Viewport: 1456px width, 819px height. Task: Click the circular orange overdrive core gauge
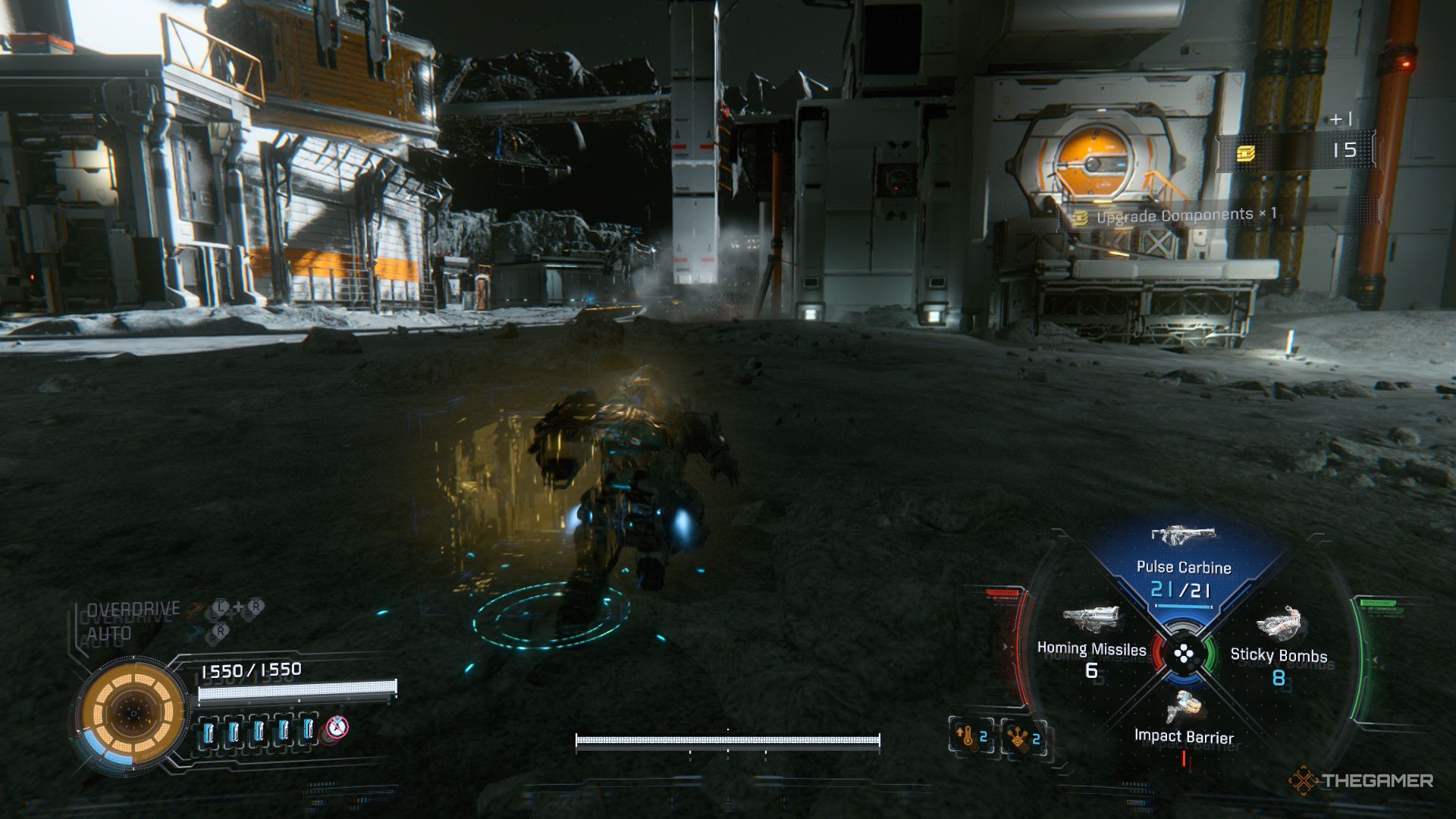133,713
